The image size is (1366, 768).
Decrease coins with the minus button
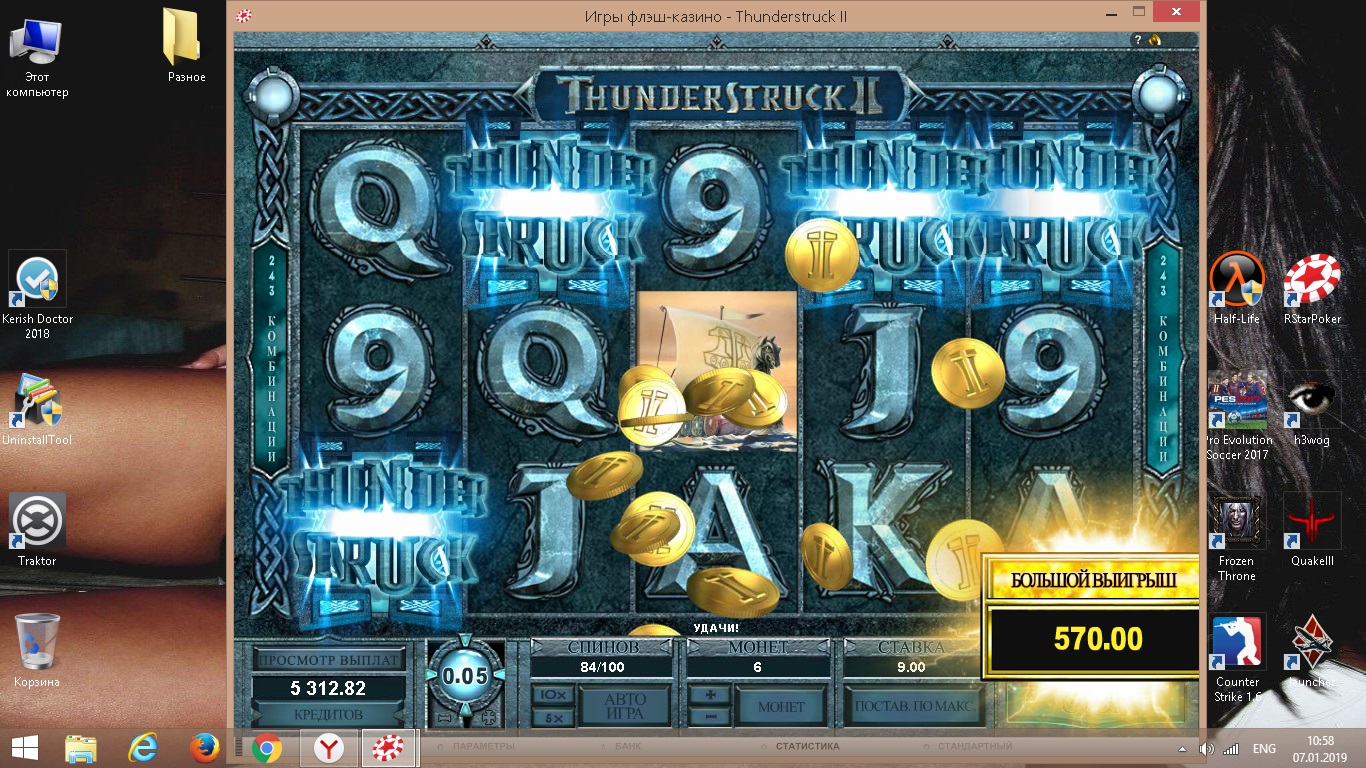(710, 717)
